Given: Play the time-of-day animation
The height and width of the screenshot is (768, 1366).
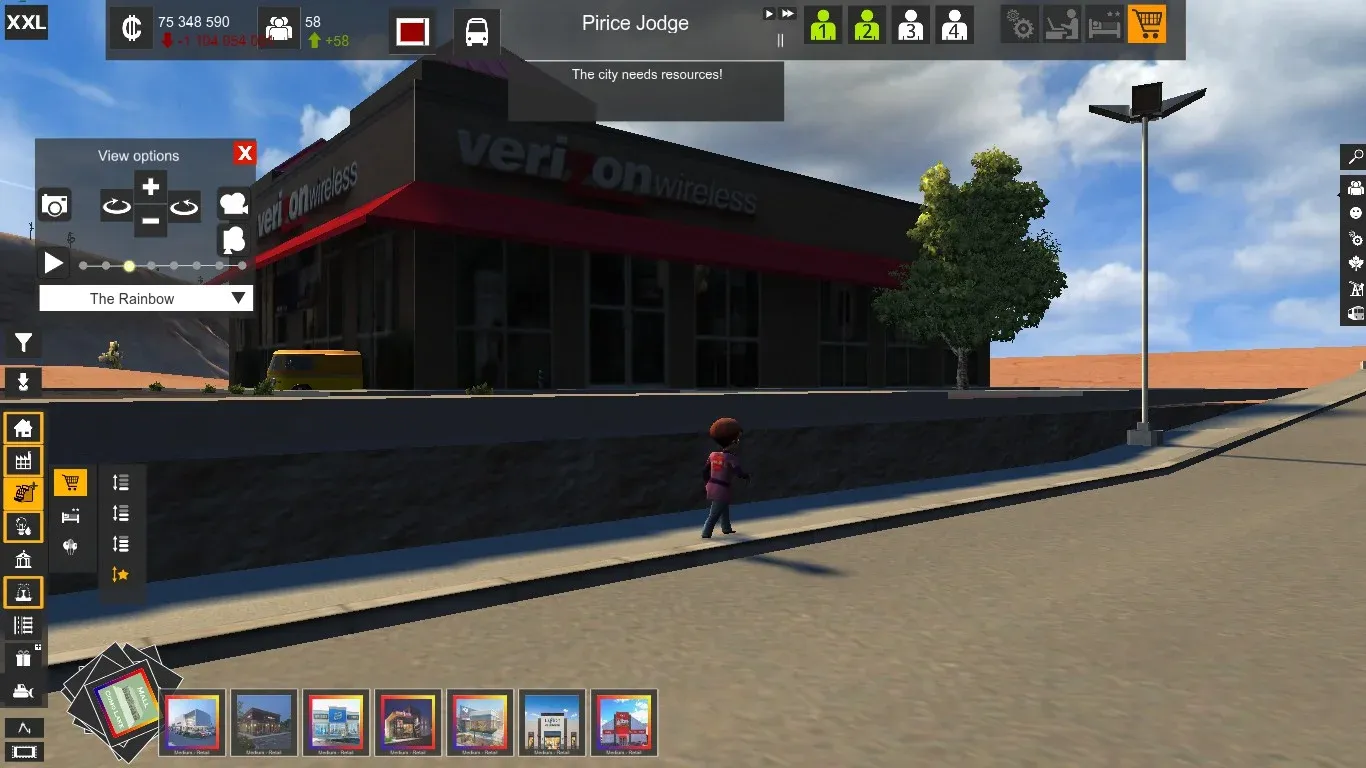Looking at the screenshot, I should click(x=54, y=264).
